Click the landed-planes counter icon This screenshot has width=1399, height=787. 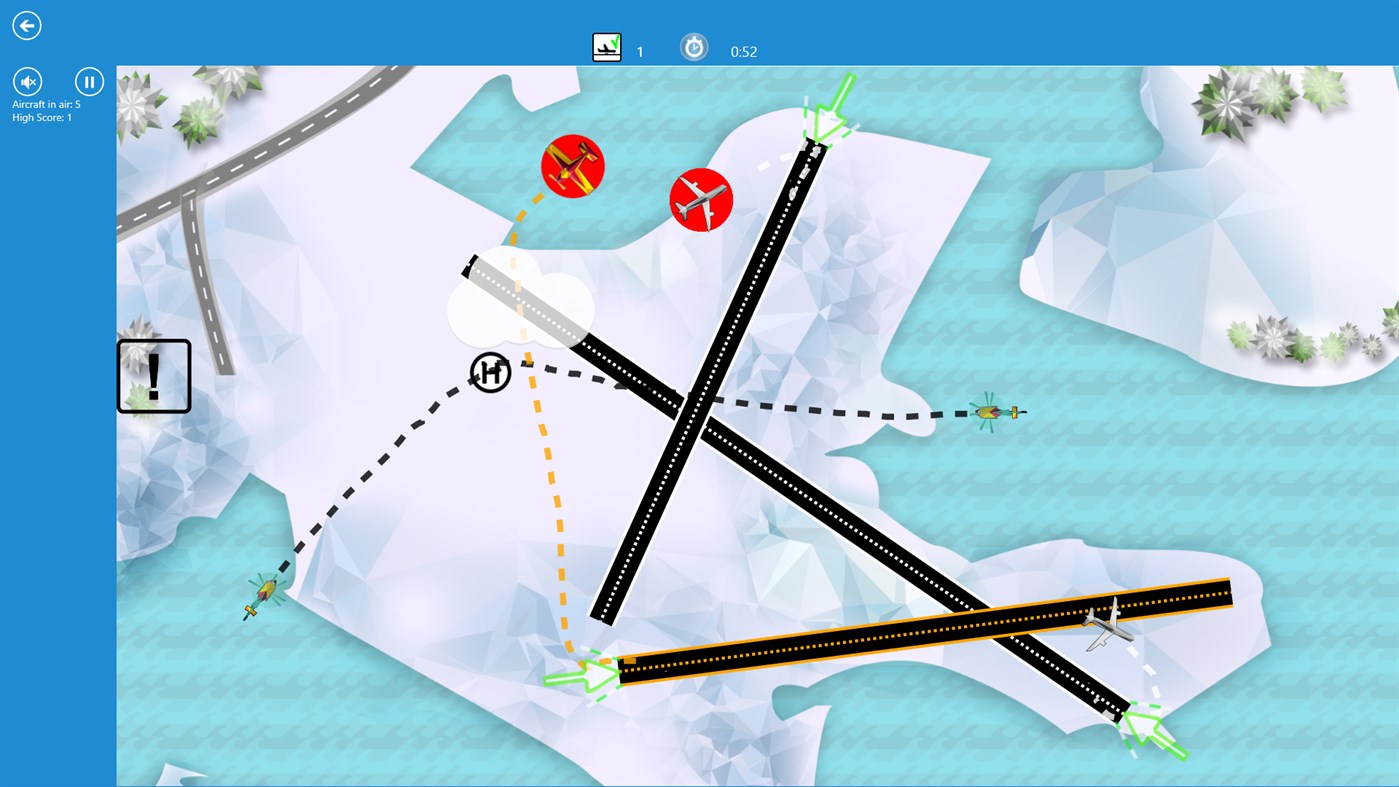606,45
